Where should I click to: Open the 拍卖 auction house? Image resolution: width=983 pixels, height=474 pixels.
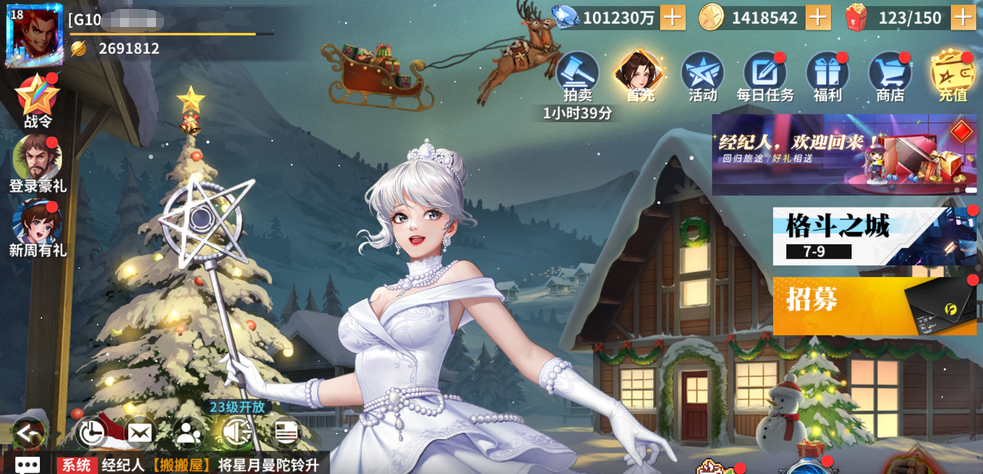pos(577,75)
